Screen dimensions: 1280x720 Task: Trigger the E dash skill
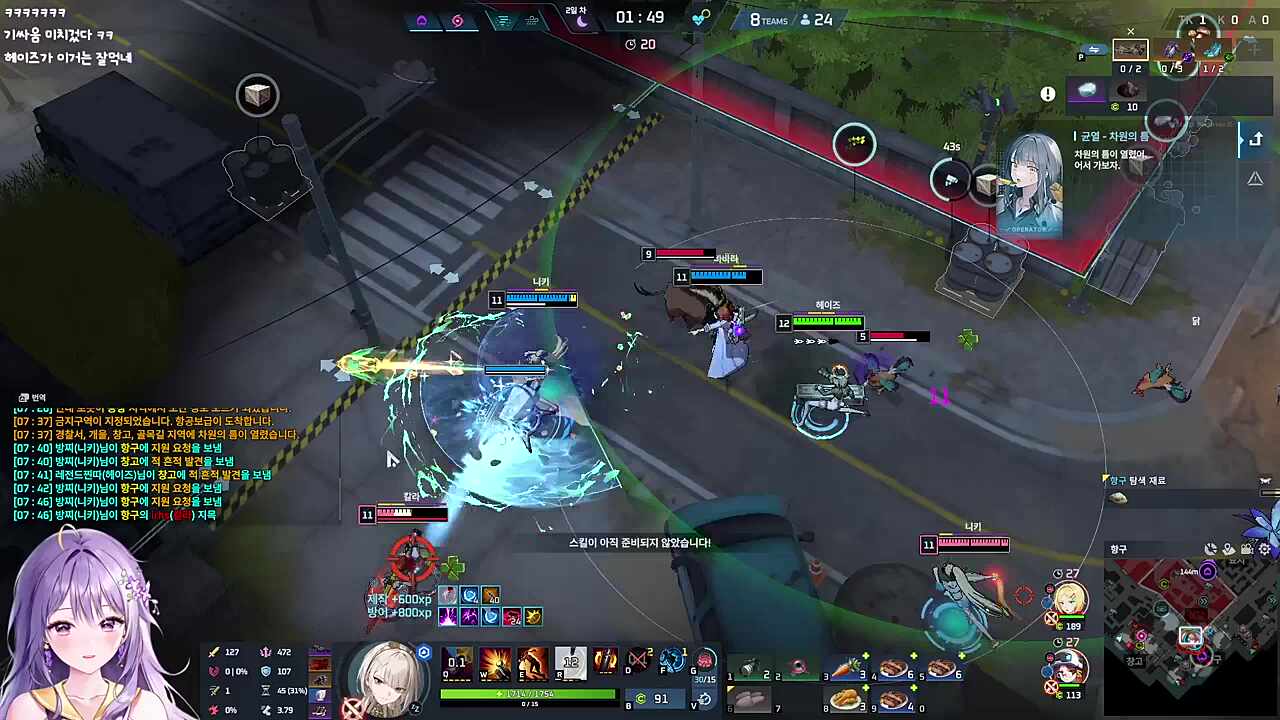tap(532, 662)
